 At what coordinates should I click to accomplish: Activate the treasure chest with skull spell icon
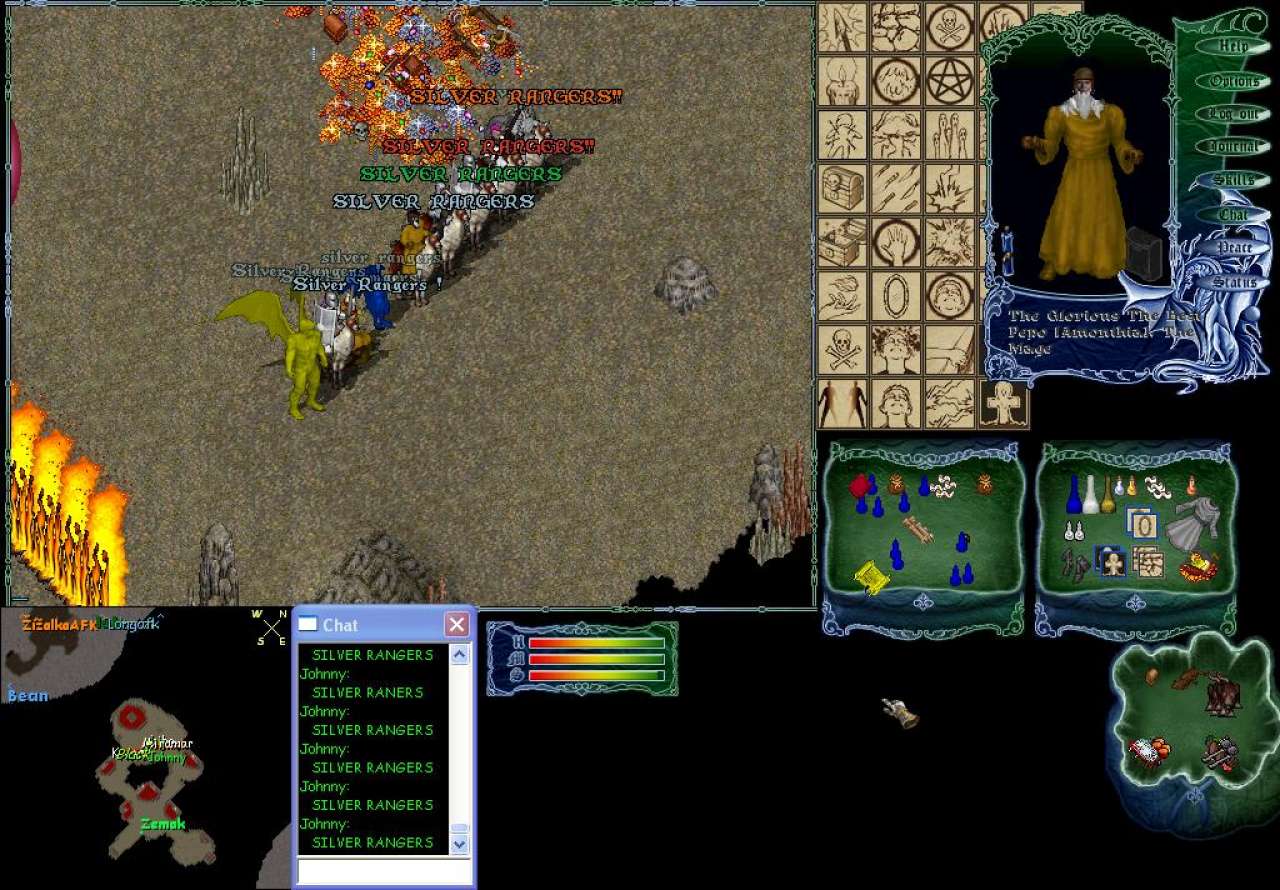[842, 188]
